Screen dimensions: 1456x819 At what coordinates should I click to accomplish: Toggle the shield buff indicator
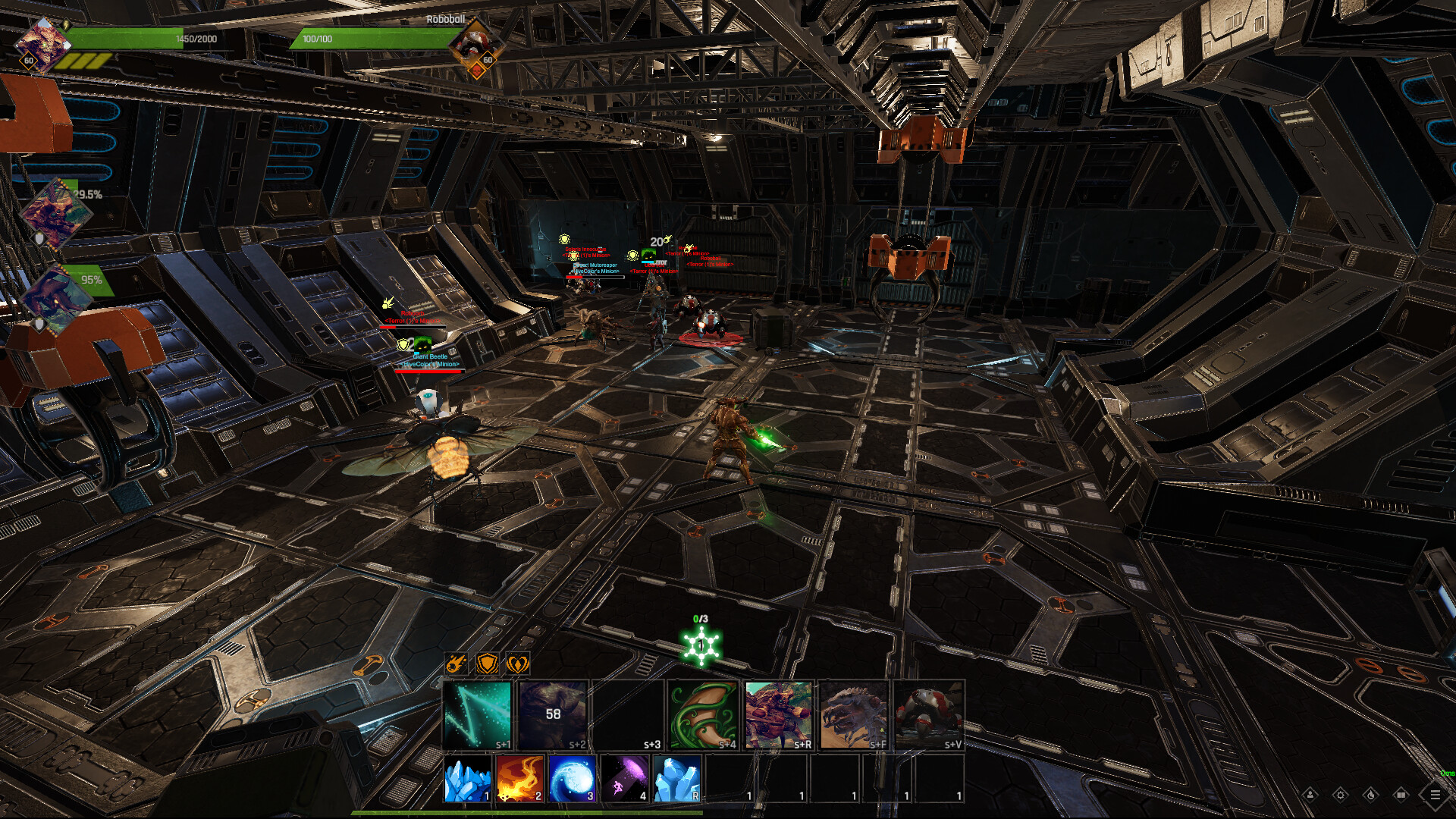pos(488,664)
